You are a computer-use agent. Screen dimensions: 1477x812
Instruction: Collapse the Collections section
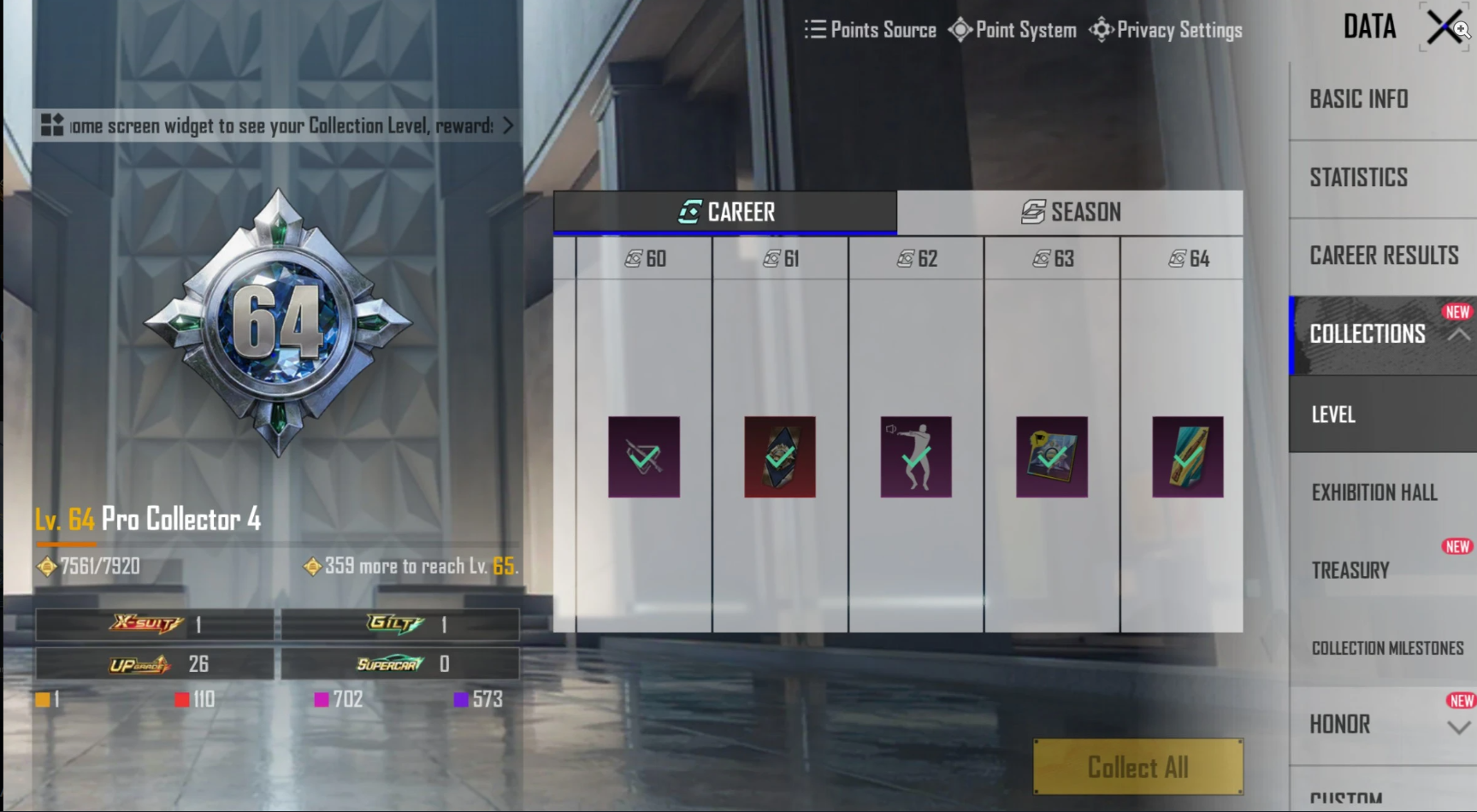coord(1460,336)
